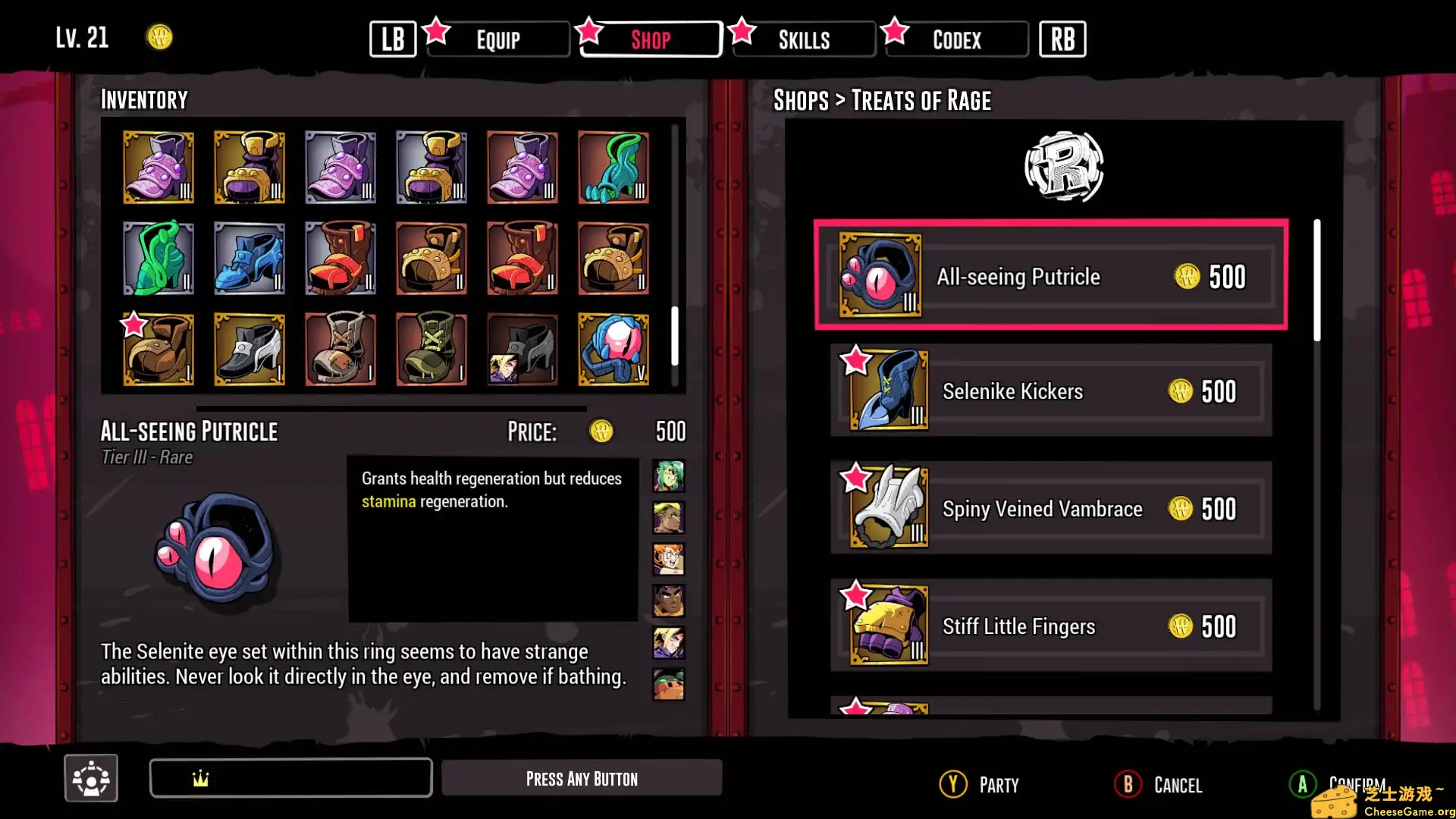Switch to the Skills tab

tap(802, 39)
